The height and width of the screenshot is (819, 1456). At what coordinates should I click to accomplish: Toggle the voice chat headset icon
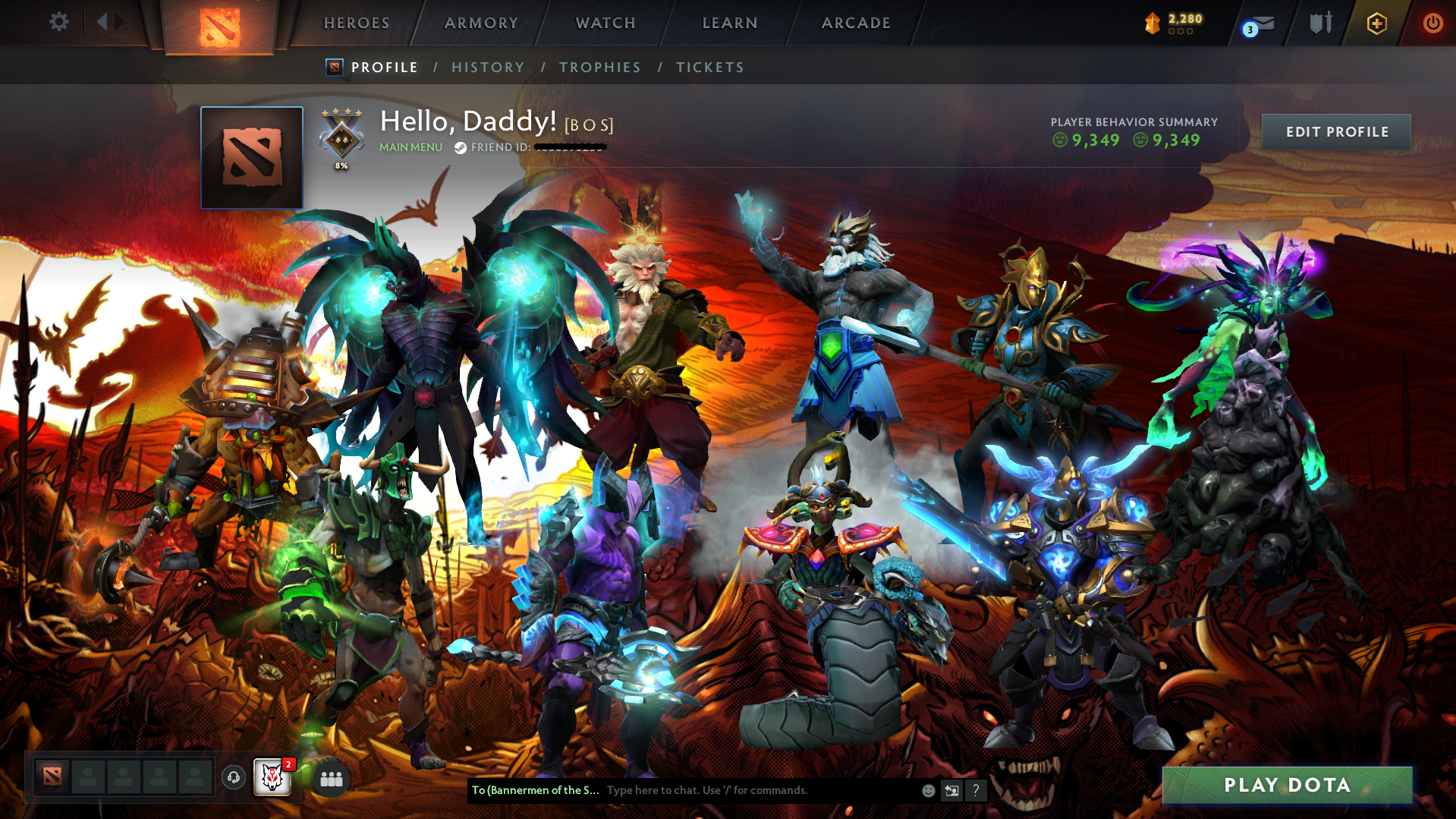click(233, 777)
